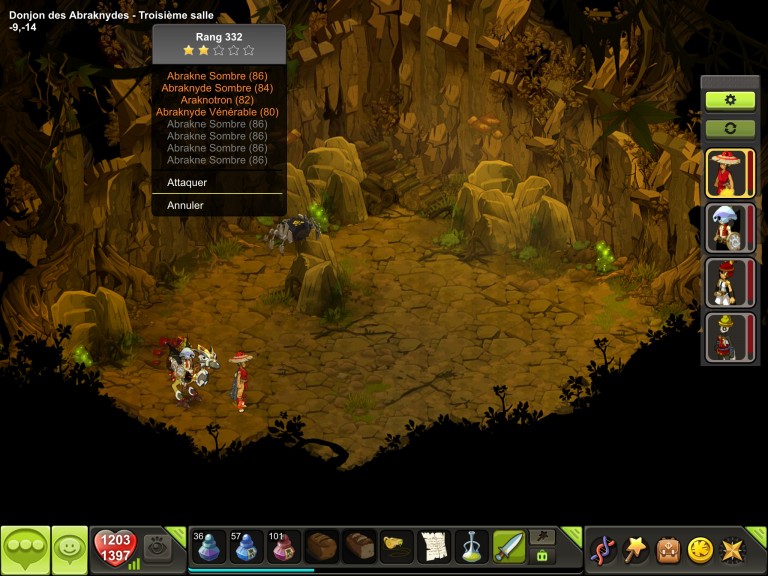Screen dimensions: 768x576
Task: Click the green refresh arrows button
Action: 730,129
